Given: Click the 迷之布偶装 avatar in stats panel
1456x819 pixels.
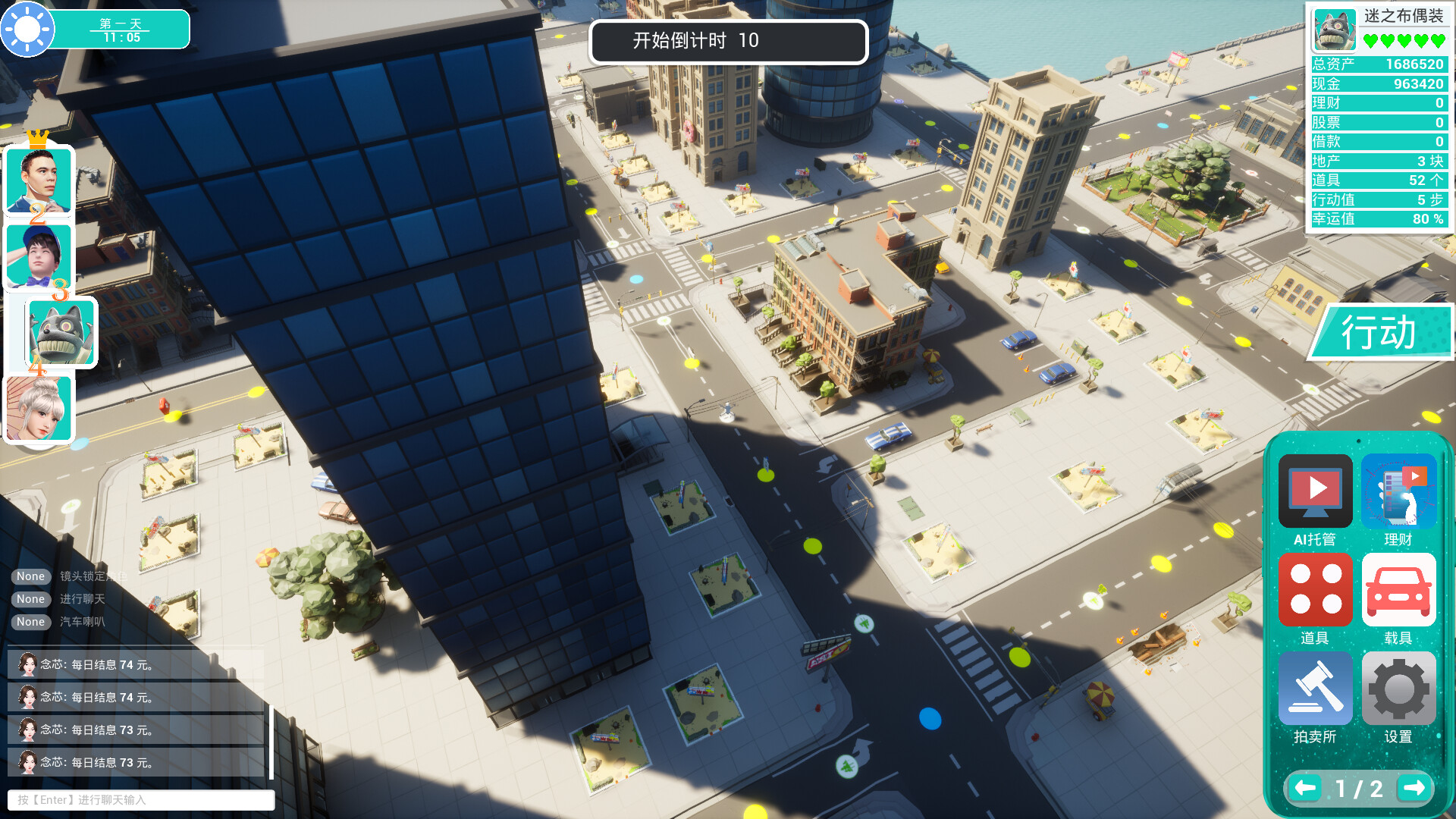Looking at the screenshot, I should tap(1335, 29).
